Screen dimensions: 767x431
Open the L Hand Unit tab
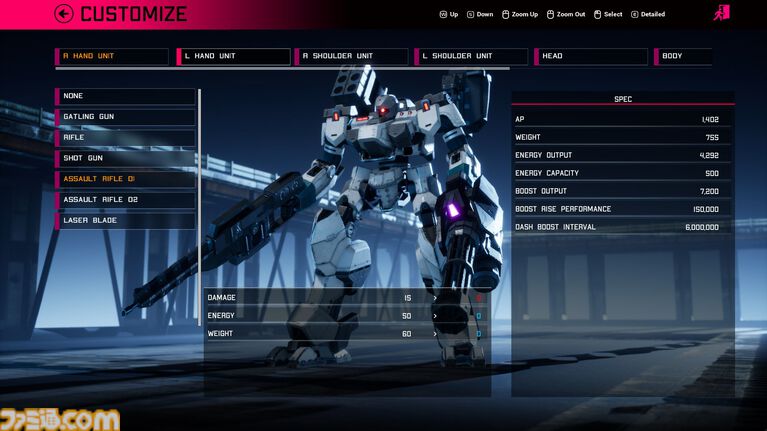[234, 56]
